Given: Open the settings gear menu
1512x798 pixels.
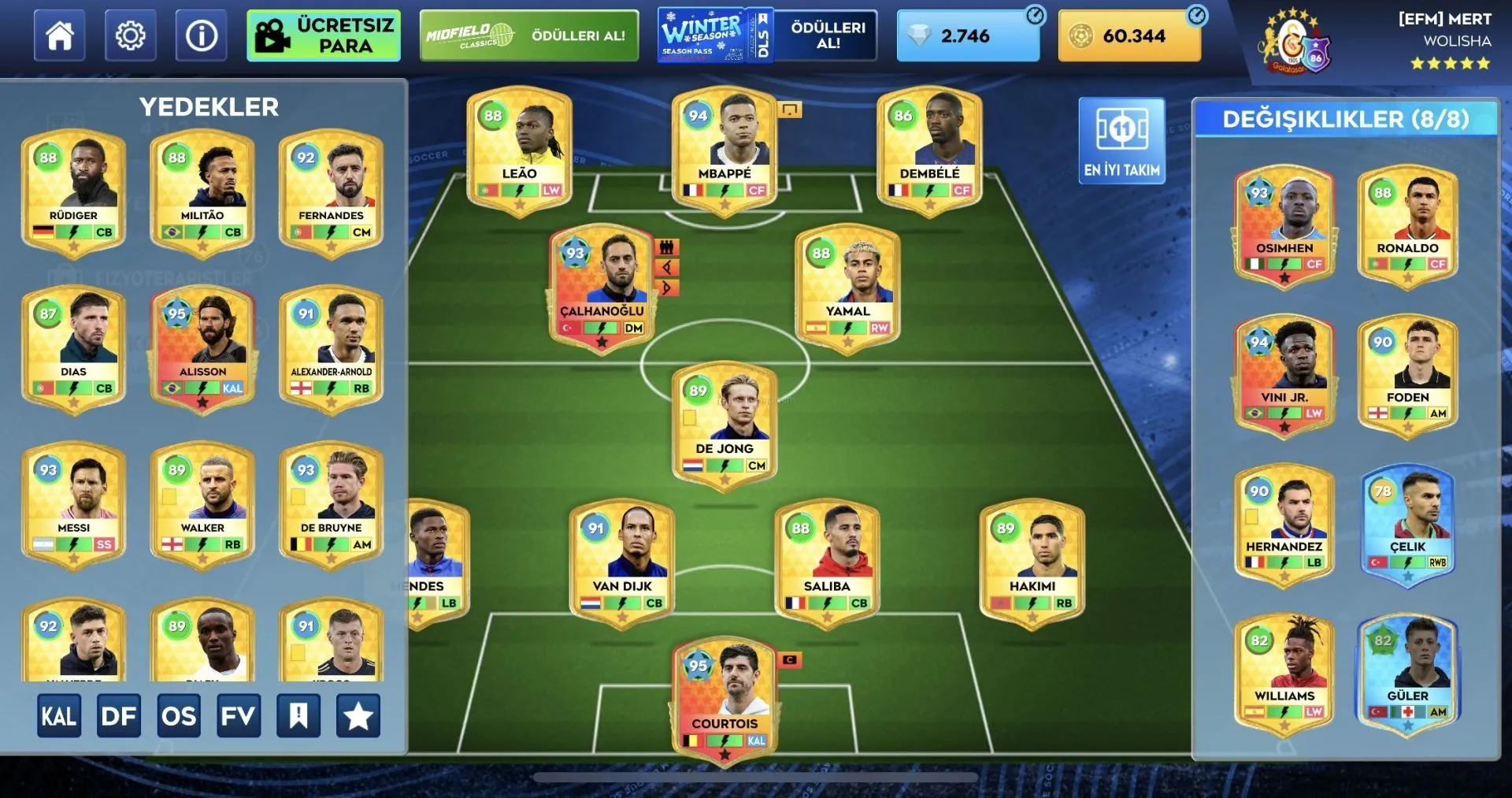Looking at the screenshot, I should click(130, 36).
